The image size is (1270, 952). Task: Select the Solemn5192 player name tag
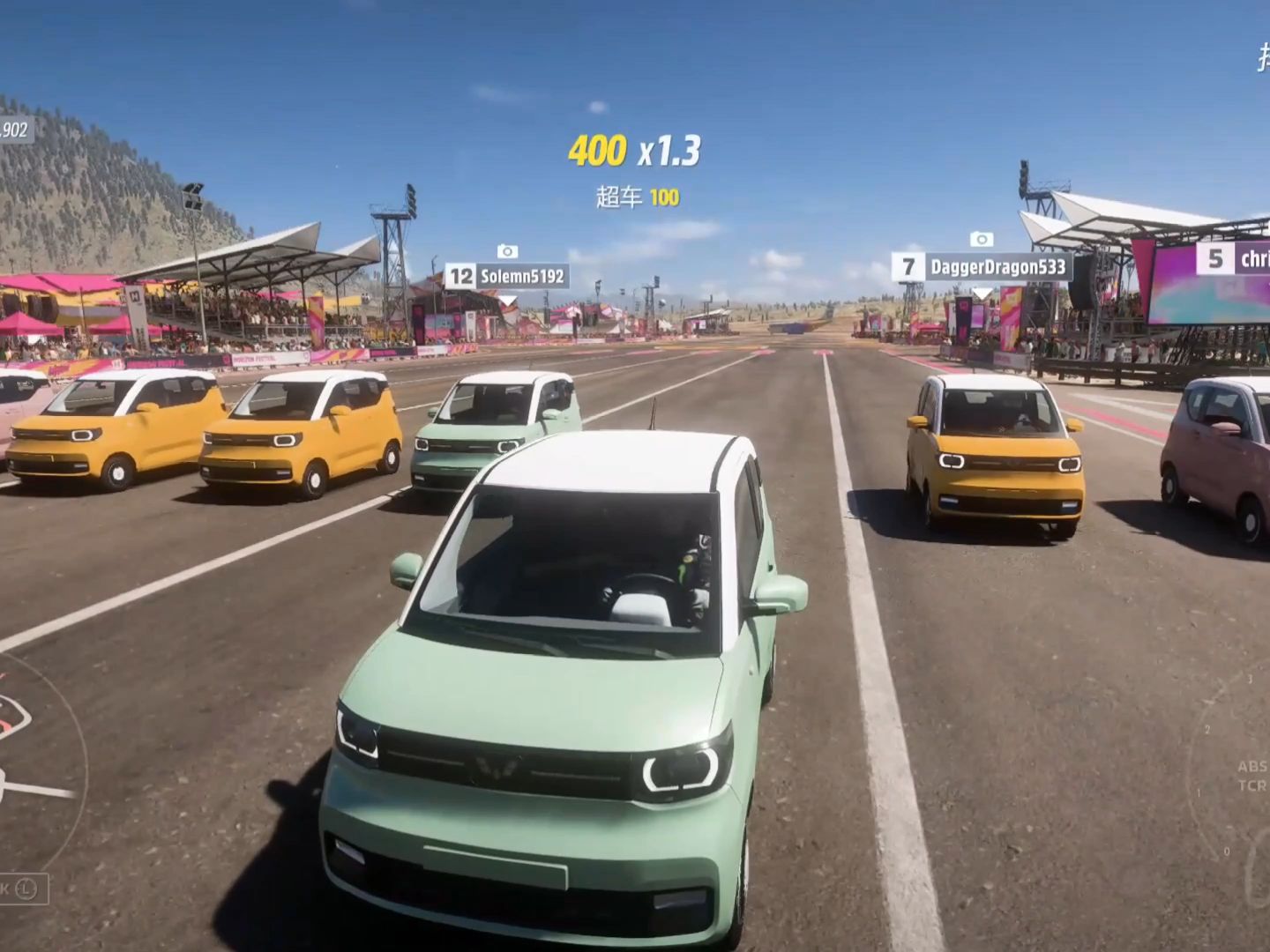[x=505, y=277]
